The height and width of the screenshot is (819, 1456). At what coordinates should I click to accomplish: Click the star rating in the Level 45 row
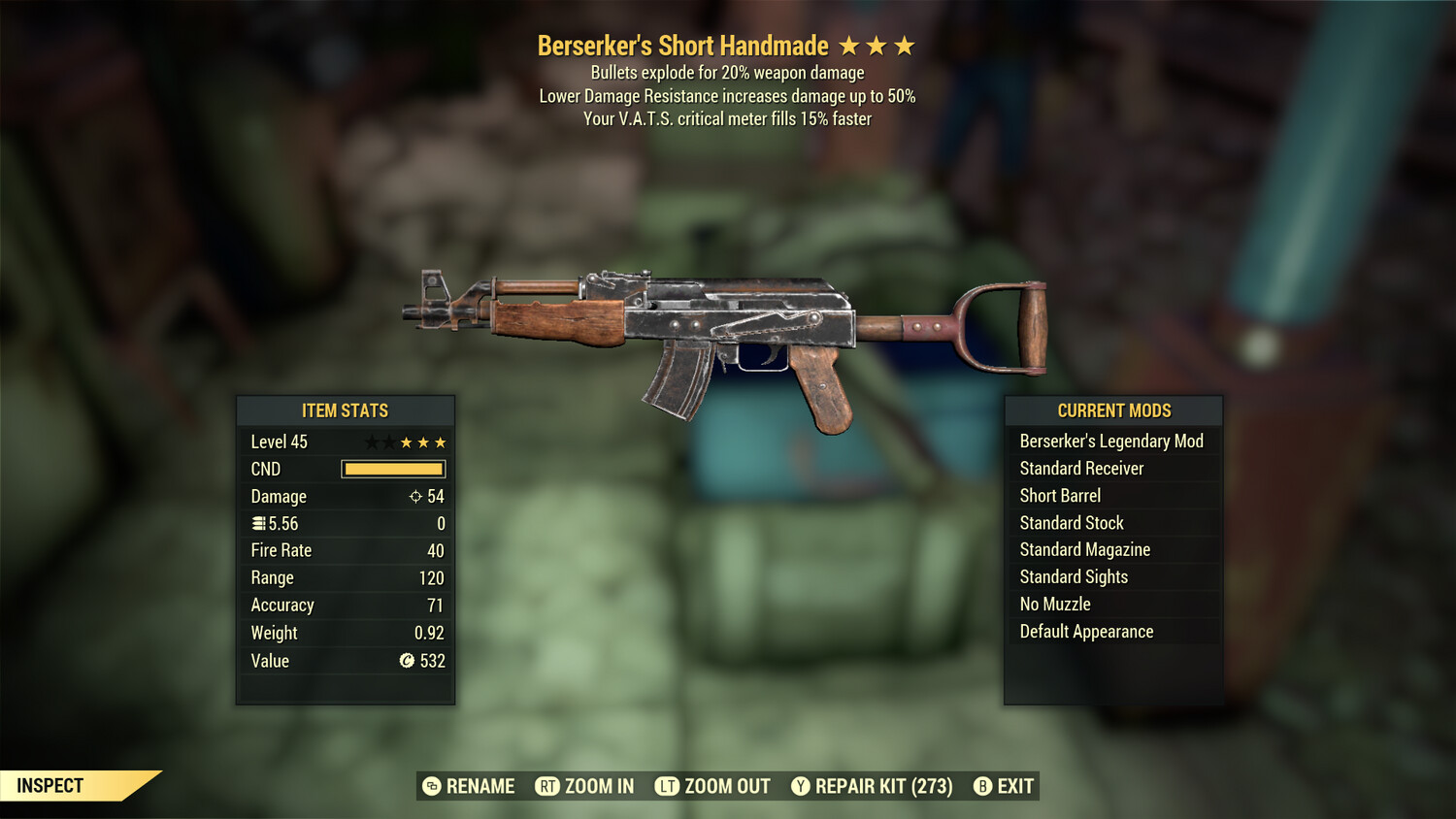tap(406, 442)
